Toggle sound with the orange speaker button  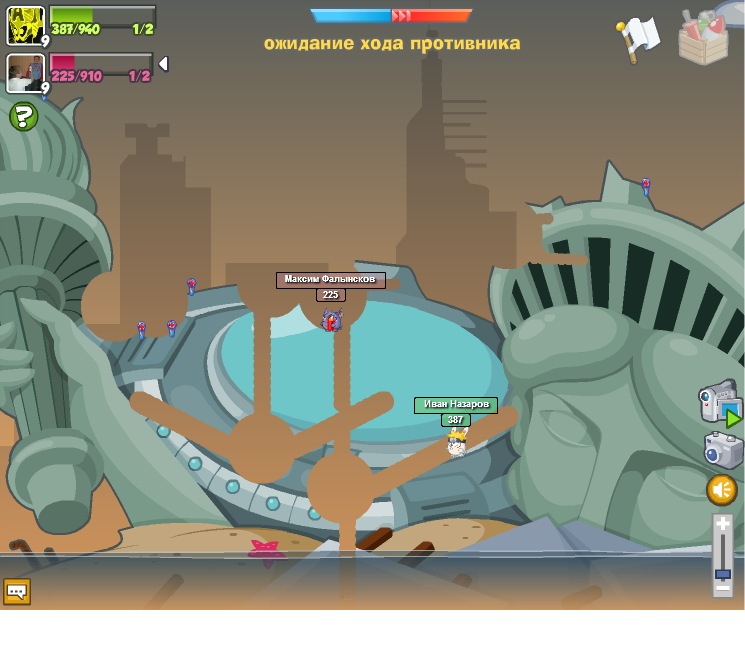tap(721, 490)
